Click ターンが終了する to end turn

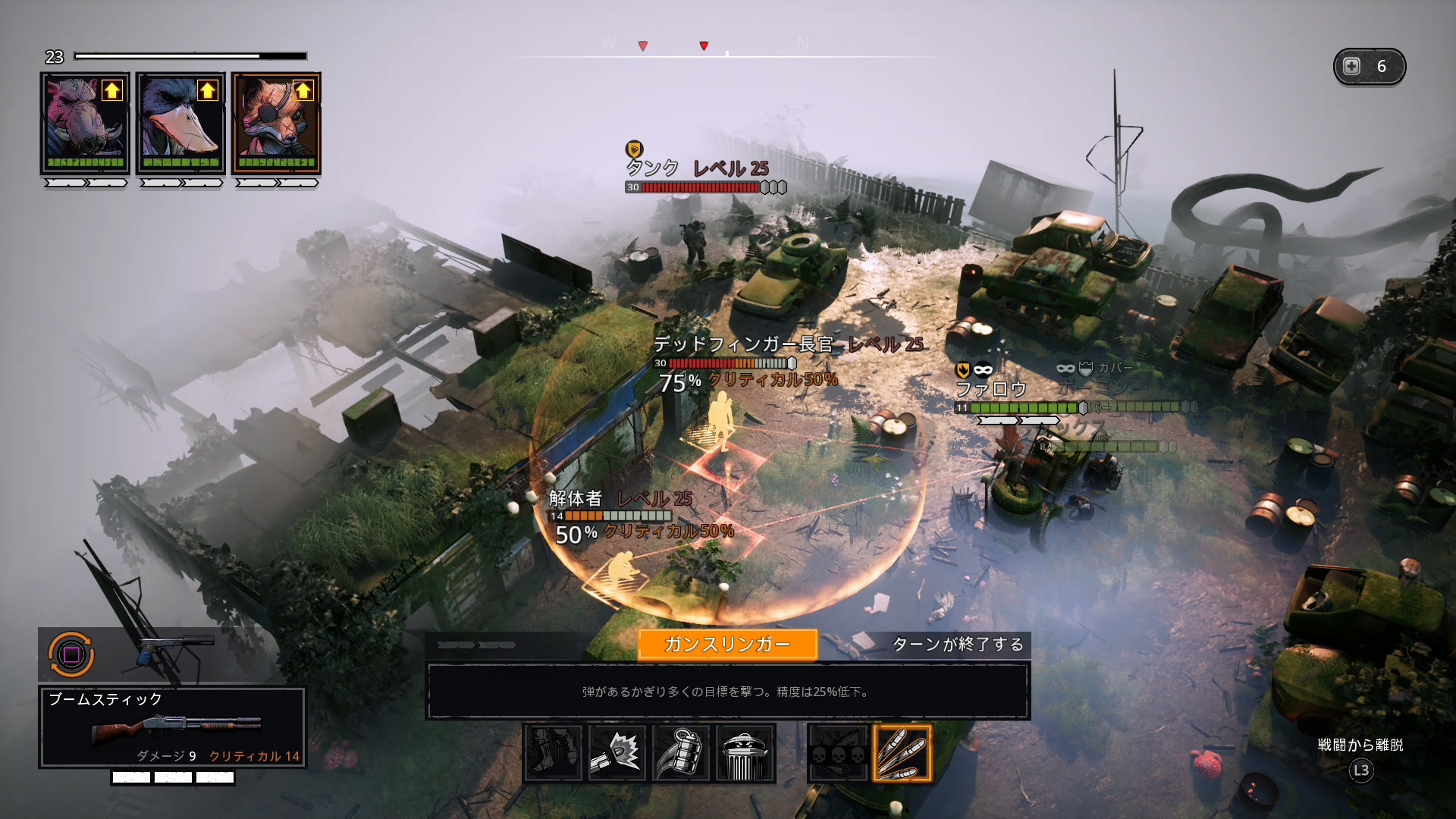pyautogui.click(x=957, y=645)
